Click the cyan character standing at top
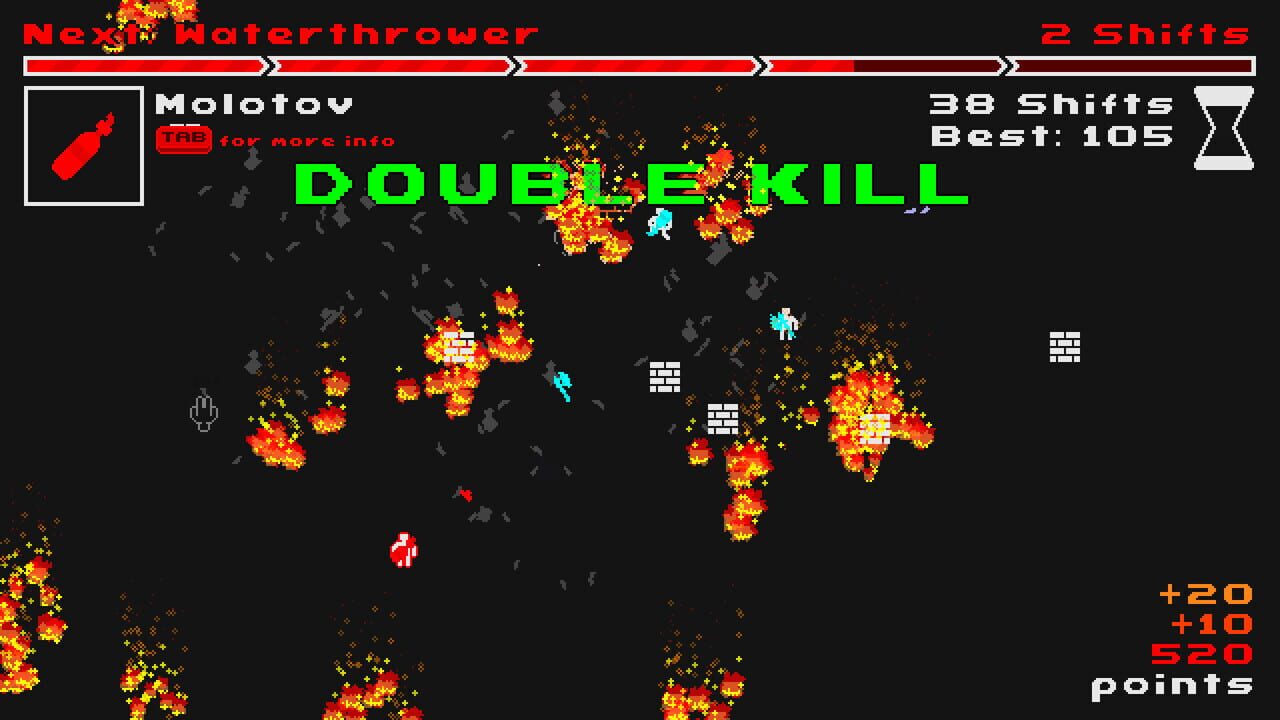 click(661, 222)
